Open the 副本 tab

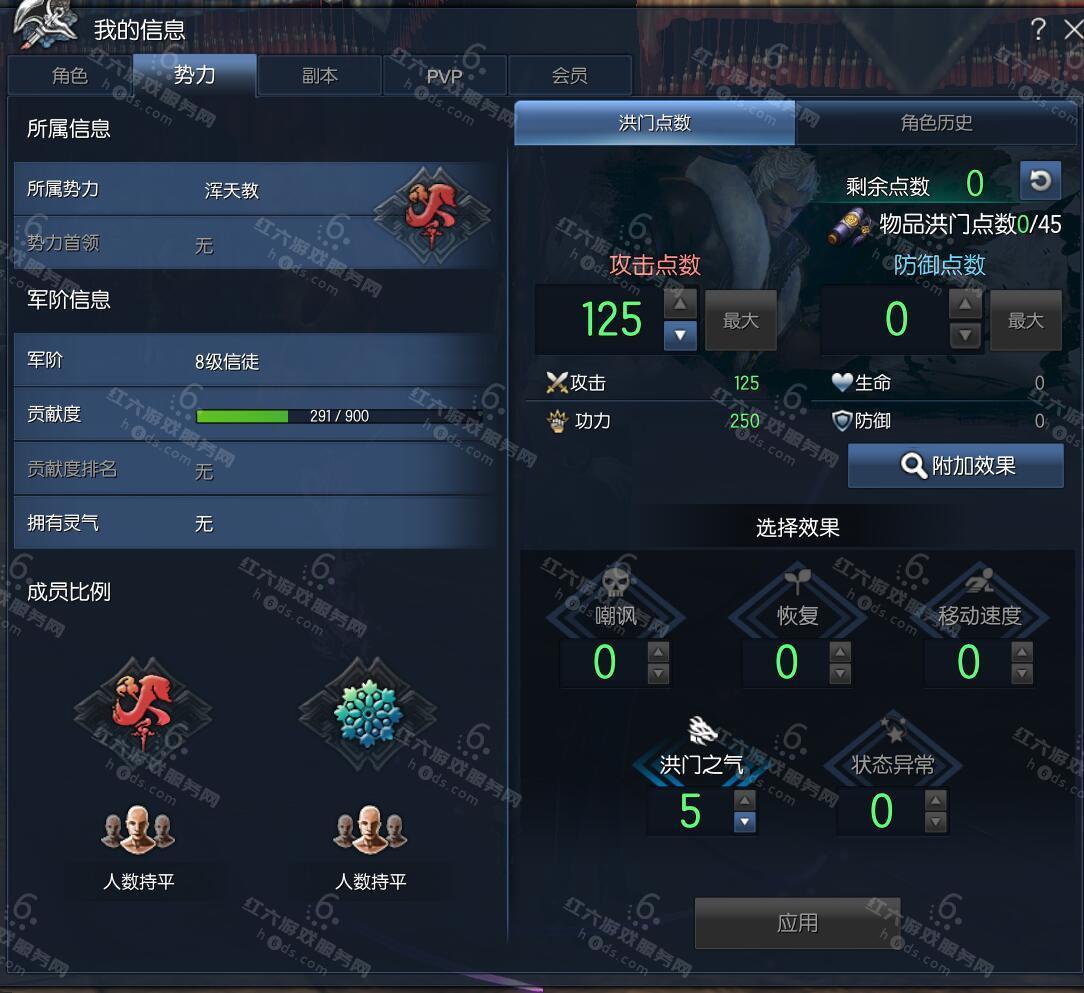pos(320,76)
